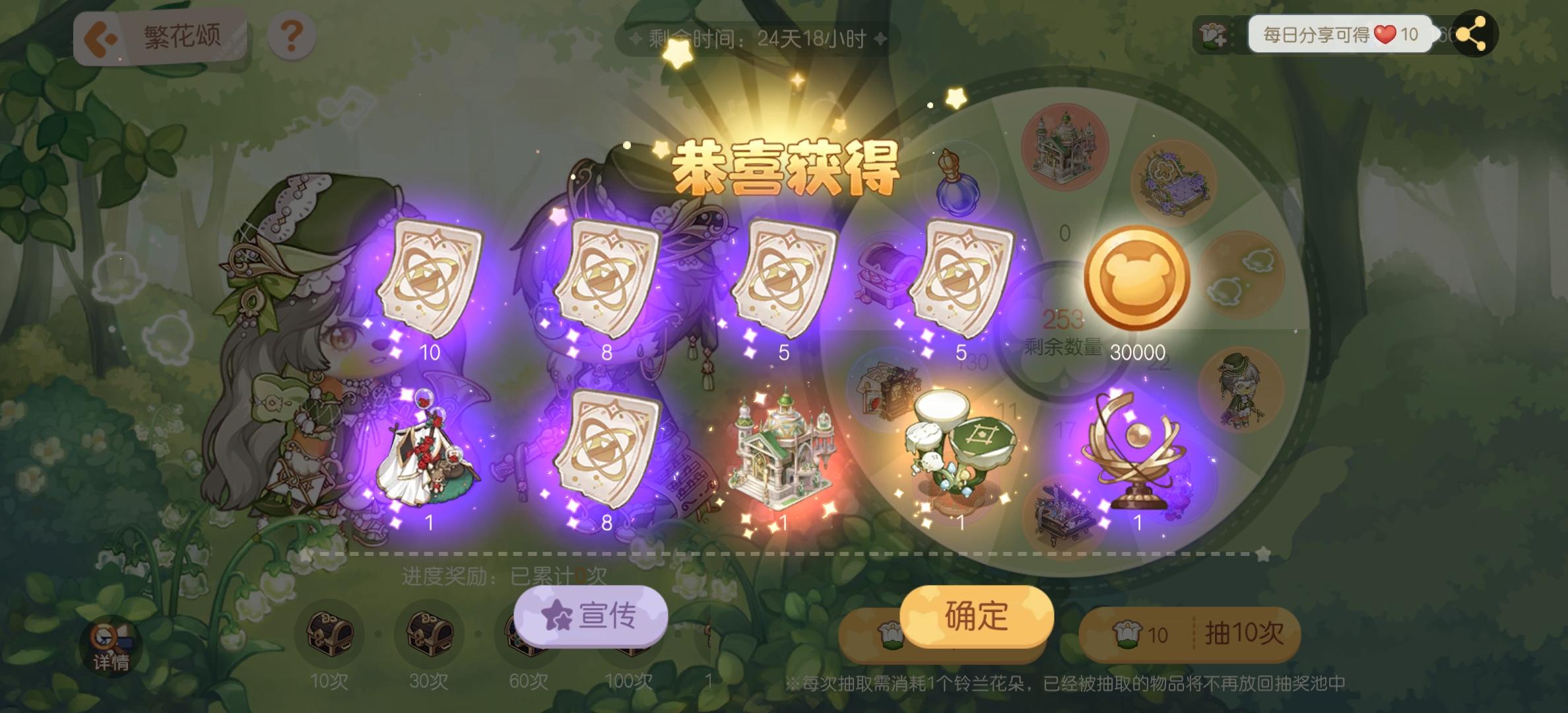Tap the 宣传 promote button with star
The width and height of the screenshot is (1568, 713).
pos(591,615)
